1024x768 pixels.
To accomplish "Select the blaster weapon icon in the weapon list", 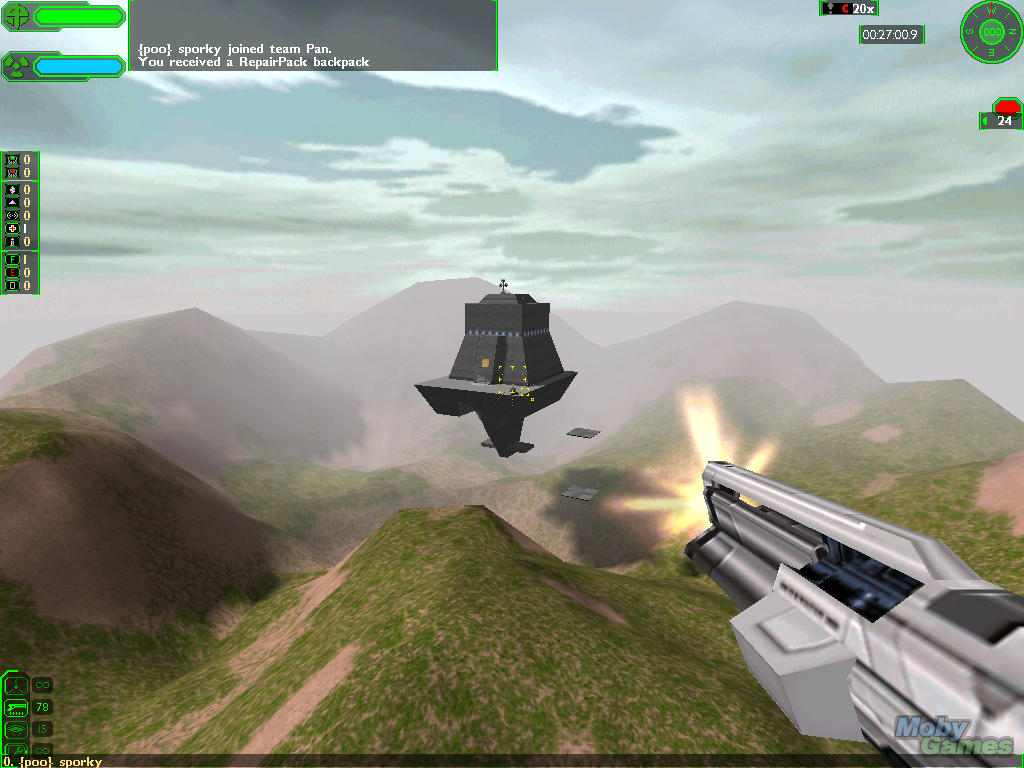I will click(x=16, y=685).
